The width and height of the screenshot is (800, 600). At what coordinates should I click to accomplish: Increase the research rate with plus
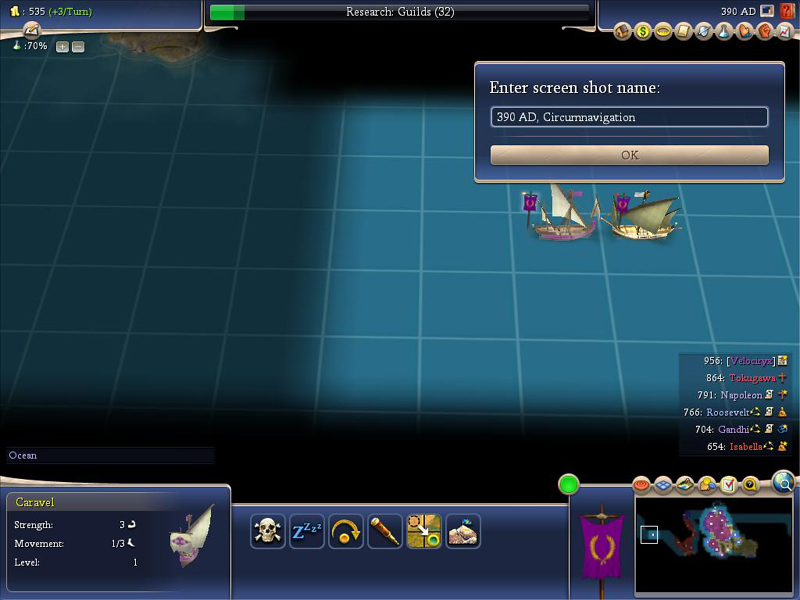pyautogui.click(x=62, y=46)
